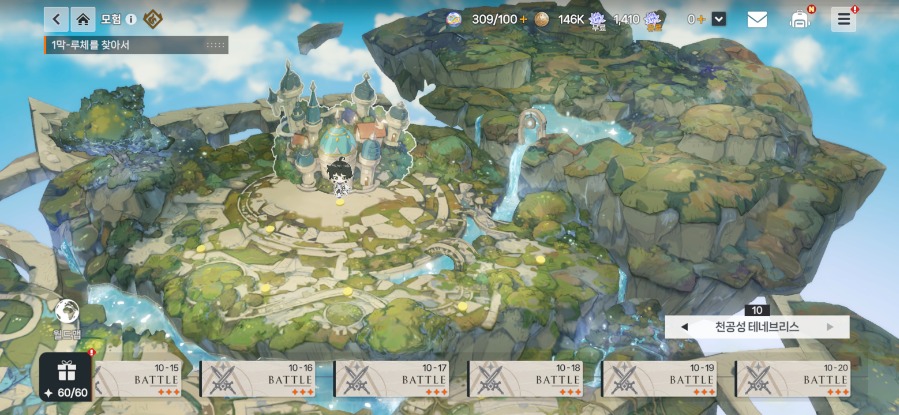Pick stage 10-20 battle
Screen dimensions: 899x415
[x=795, y=380]
